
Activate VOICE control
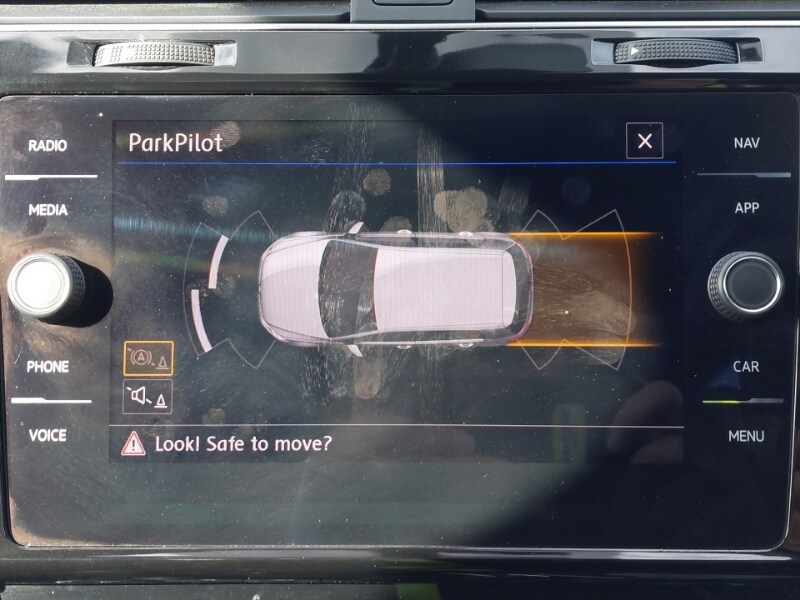[x=48, y=435]
